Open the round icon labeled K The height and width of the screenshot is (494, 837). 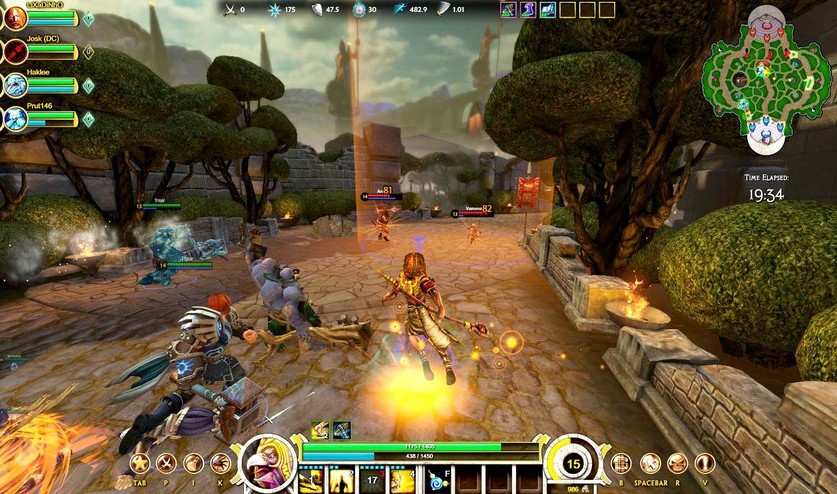[x=220, y=463]
